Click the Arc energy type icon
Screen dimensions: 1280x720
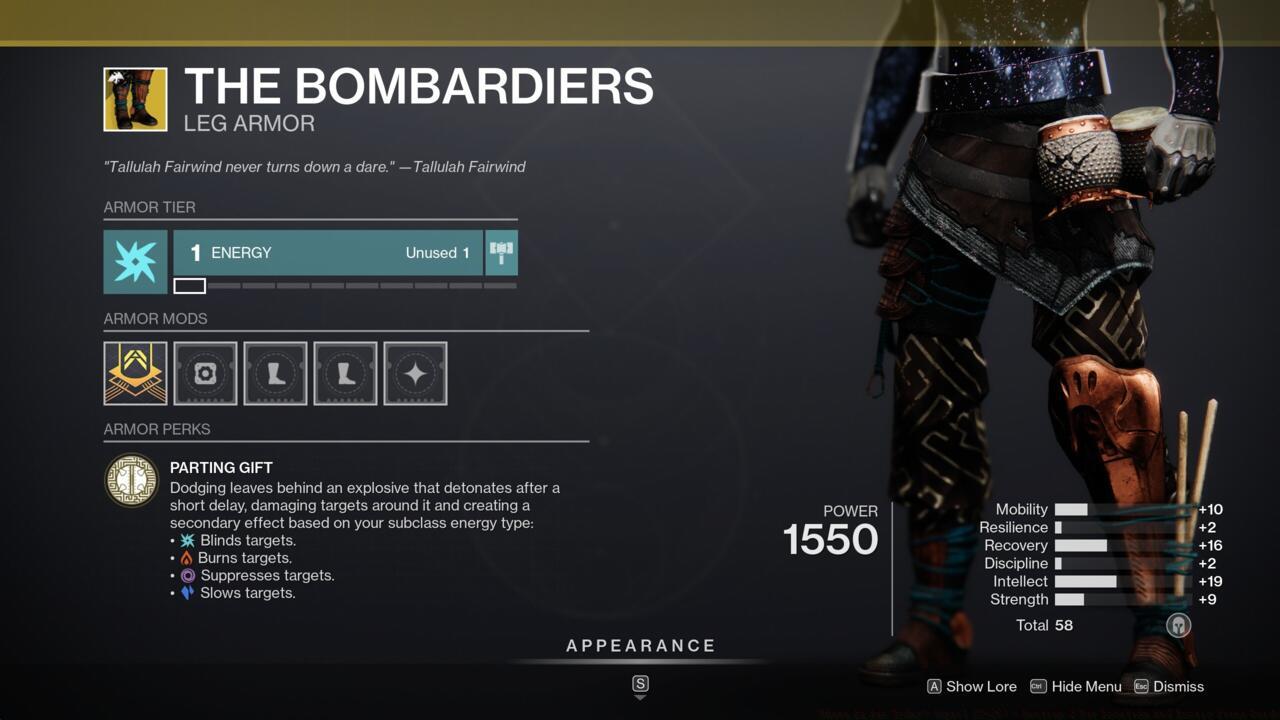[135, 262]
